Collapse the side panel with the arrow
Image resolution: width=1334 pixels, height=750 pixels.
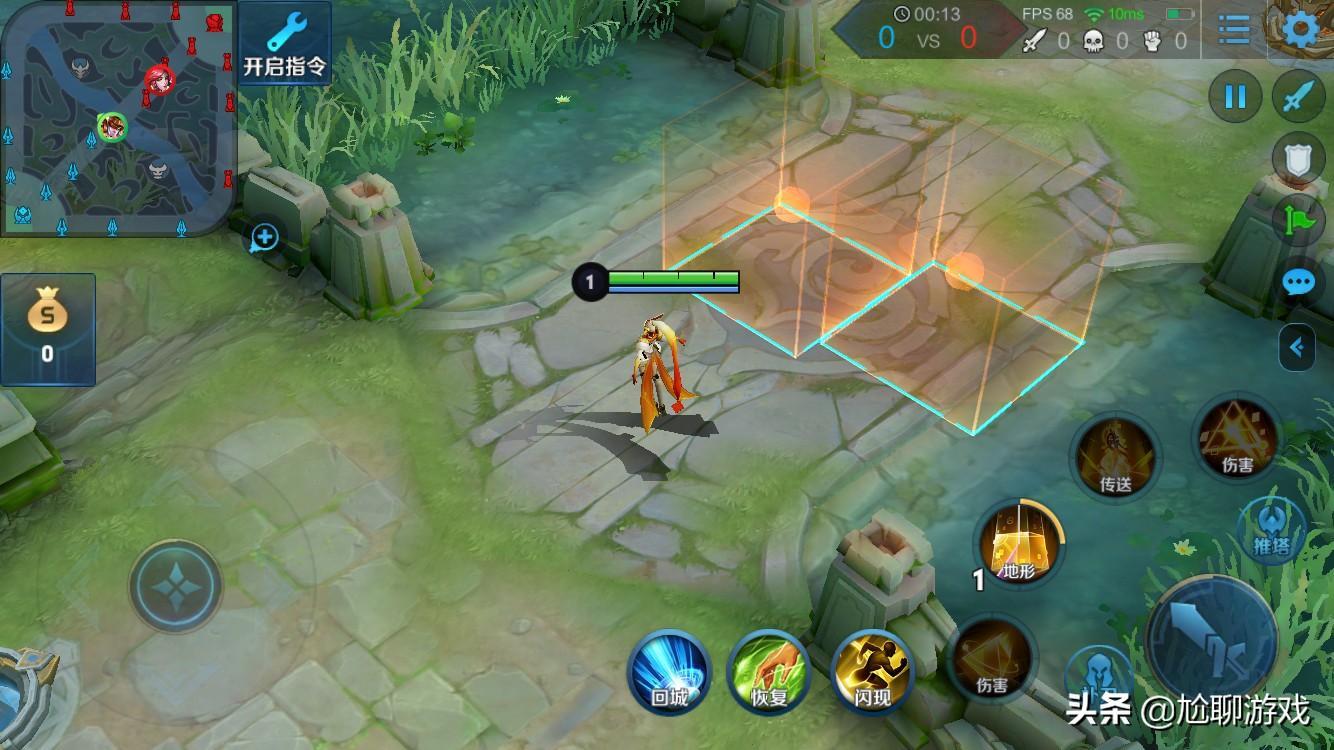click(1297, 348)
